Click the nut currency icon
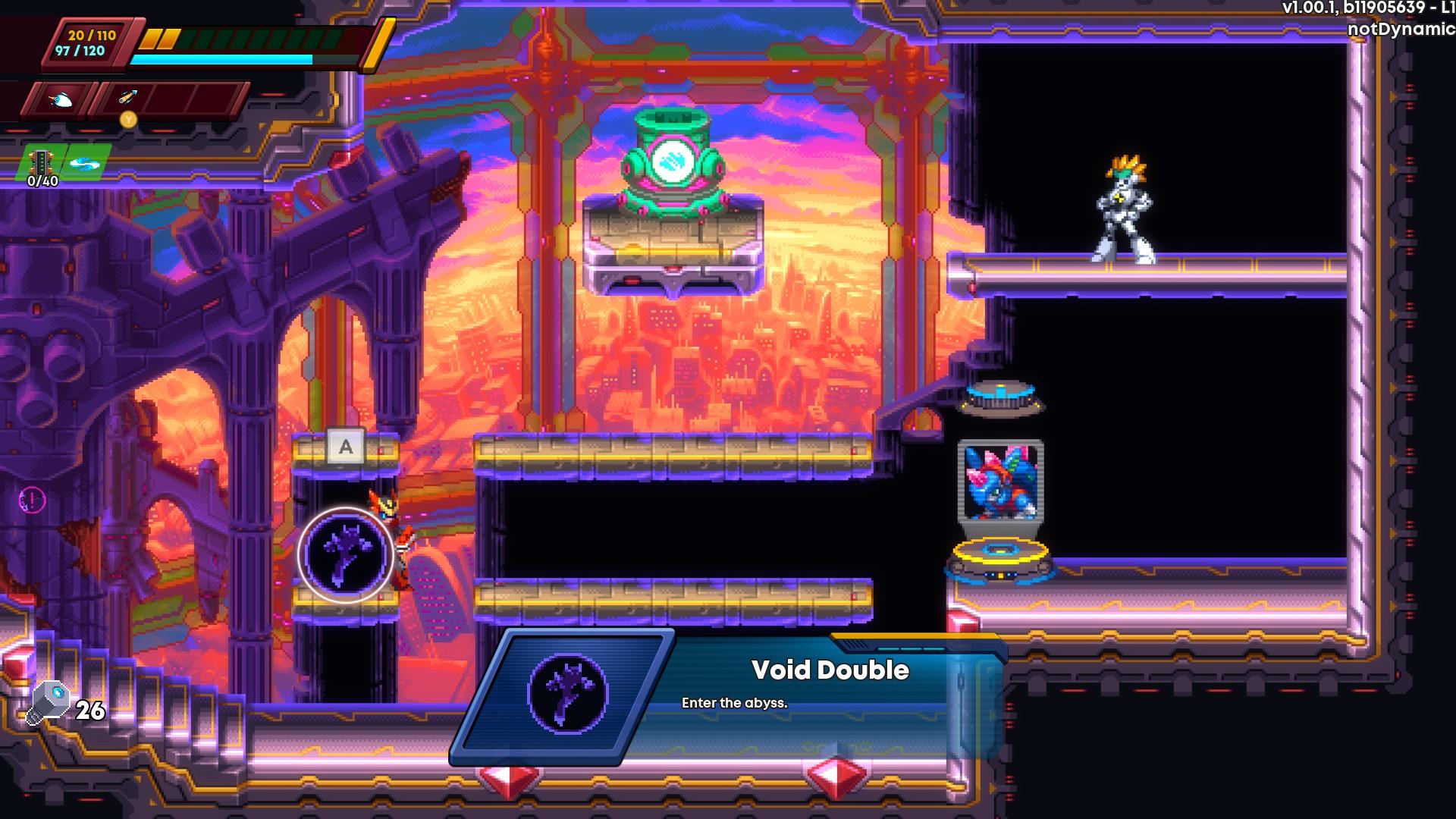 coord(49,702)
